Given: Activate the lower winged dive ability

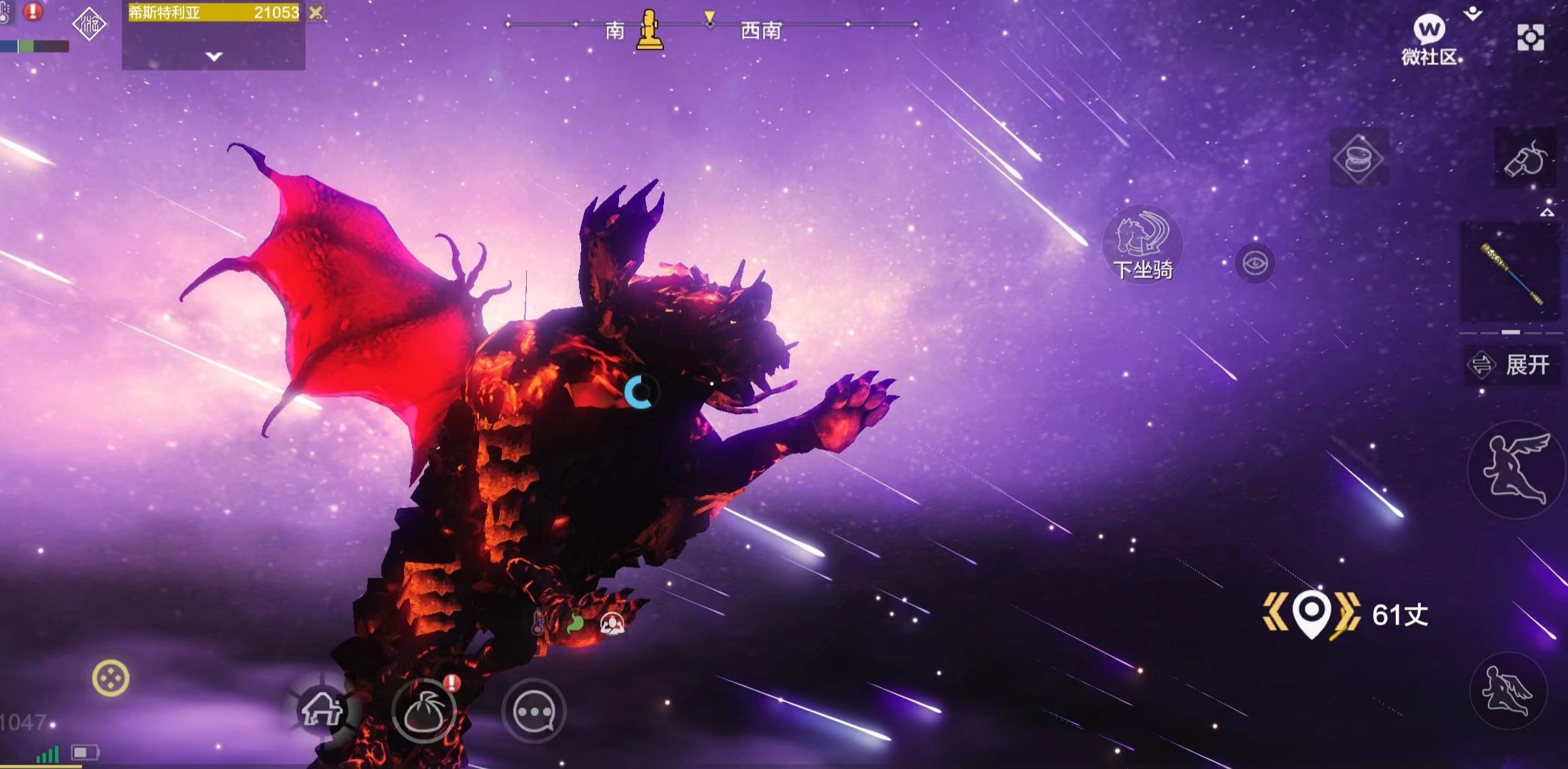Looking at the screenshot, I should click(1507, 690).
